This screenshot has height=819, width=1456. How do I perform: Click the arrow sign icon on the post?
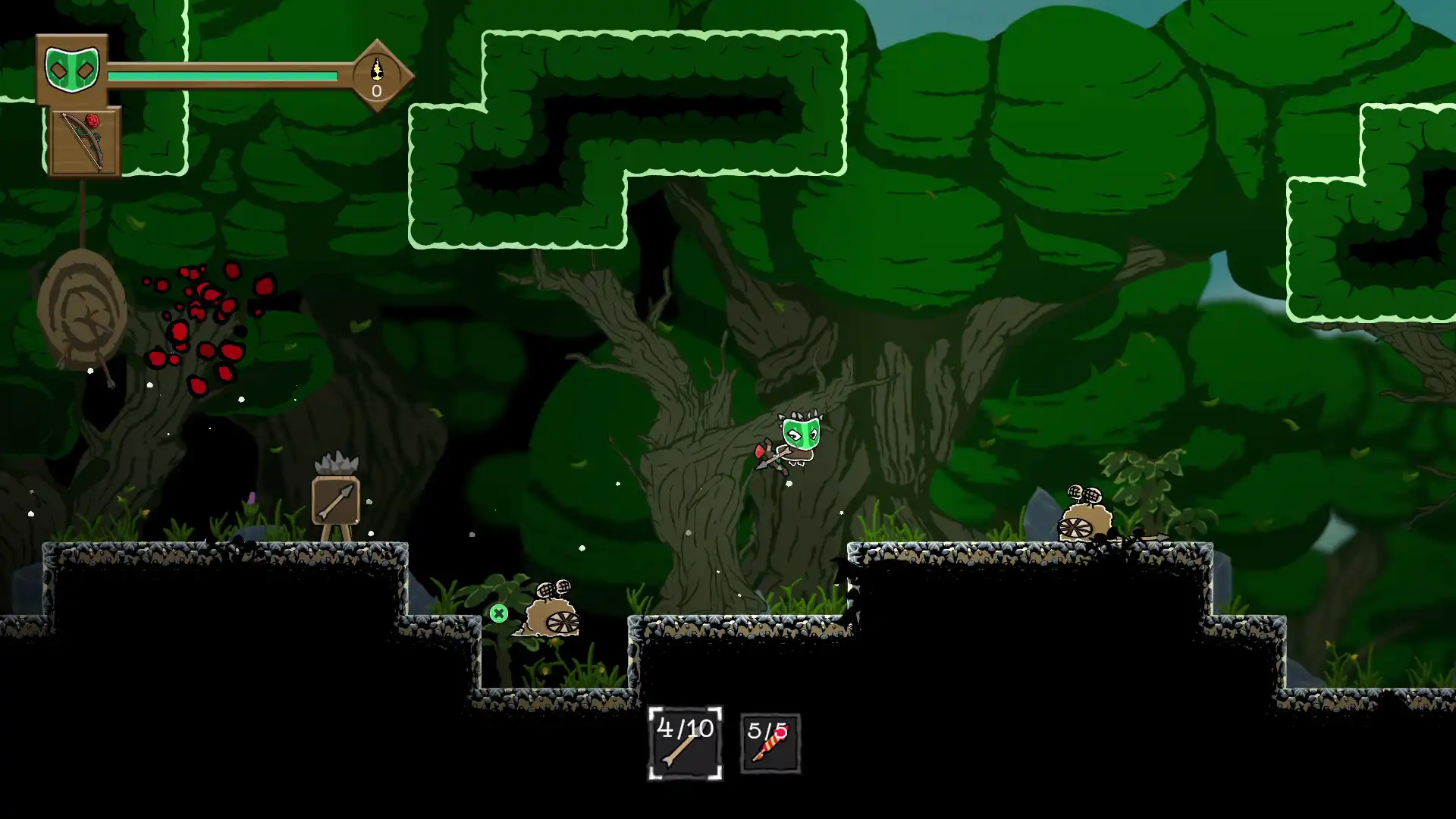pyautogui.click(x=335, y=502)
